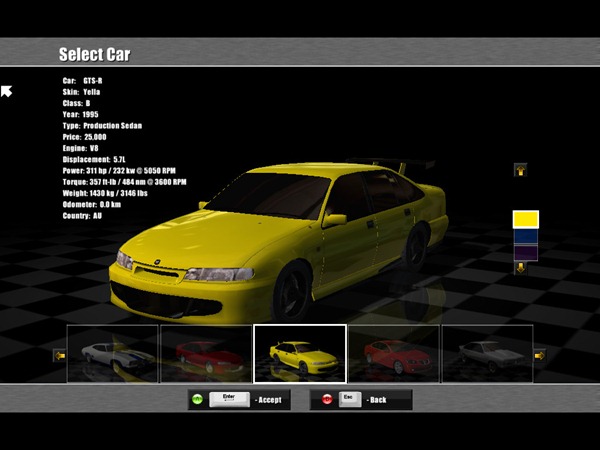Pick the dark purple skin swatch

click(x=525, y=252)
